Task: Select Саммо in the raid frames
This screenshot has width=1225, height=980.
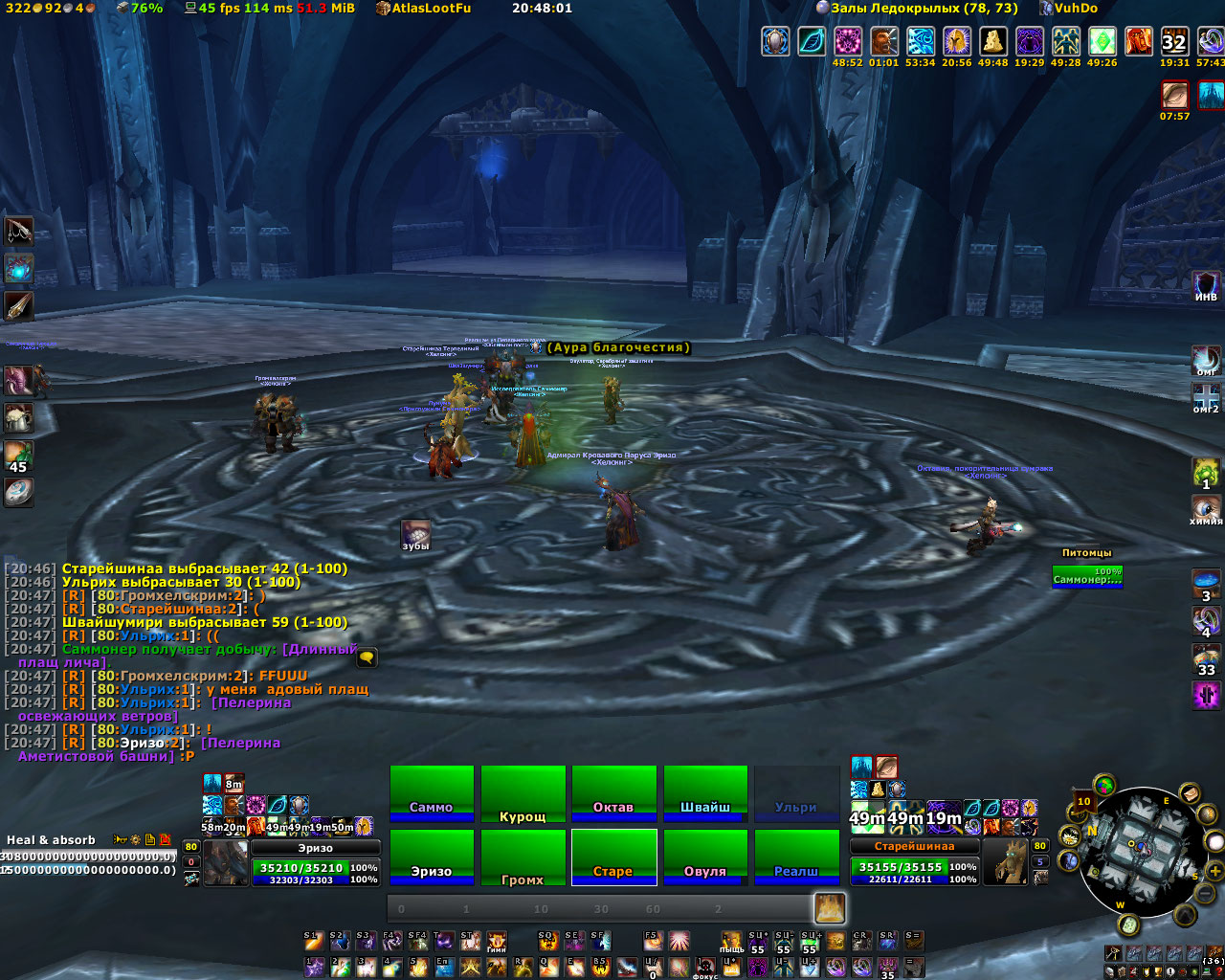Action: [432, 792]
